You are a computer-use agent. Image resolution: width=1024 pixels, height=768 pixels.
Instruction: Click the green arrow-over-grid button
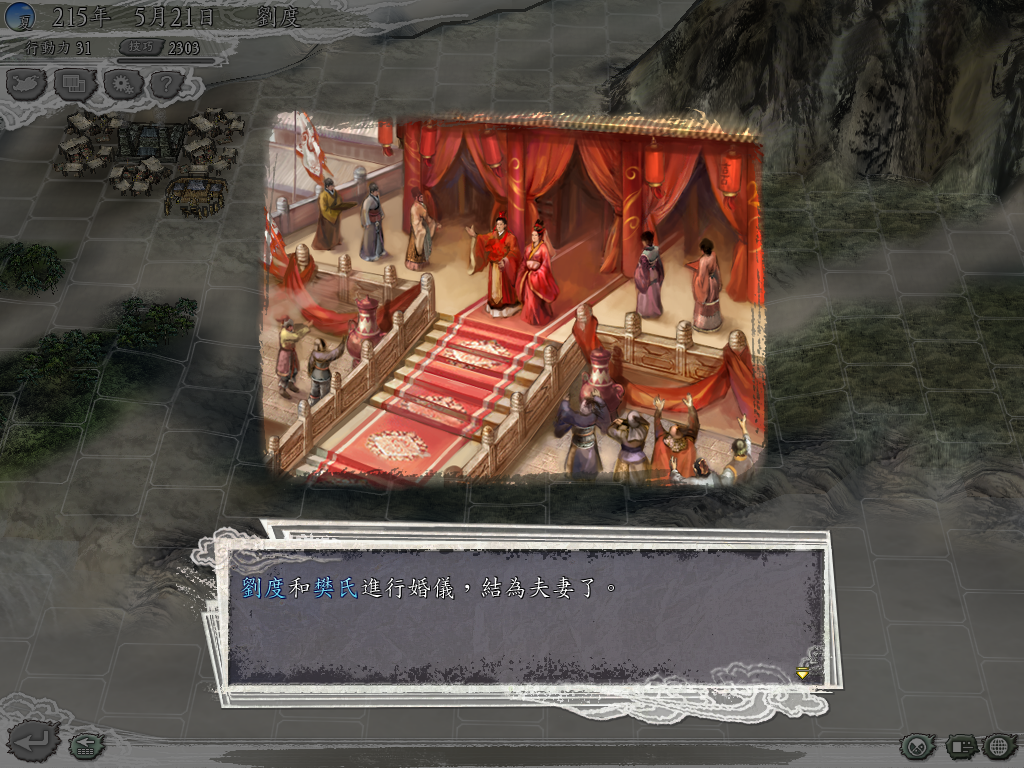tap(85, 745)
